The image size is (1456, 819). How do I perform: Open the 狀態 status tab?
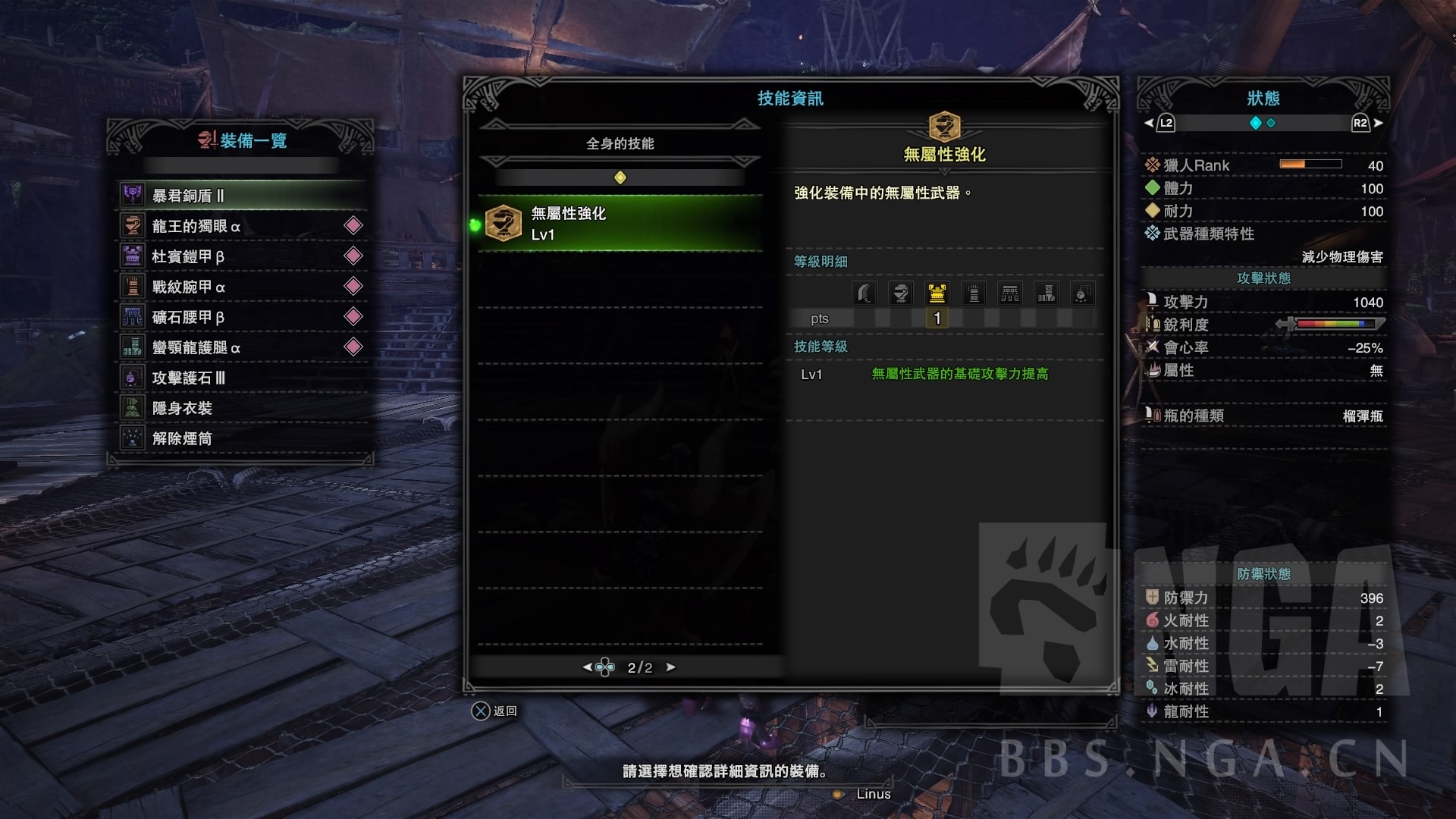tap(1262, 97)
